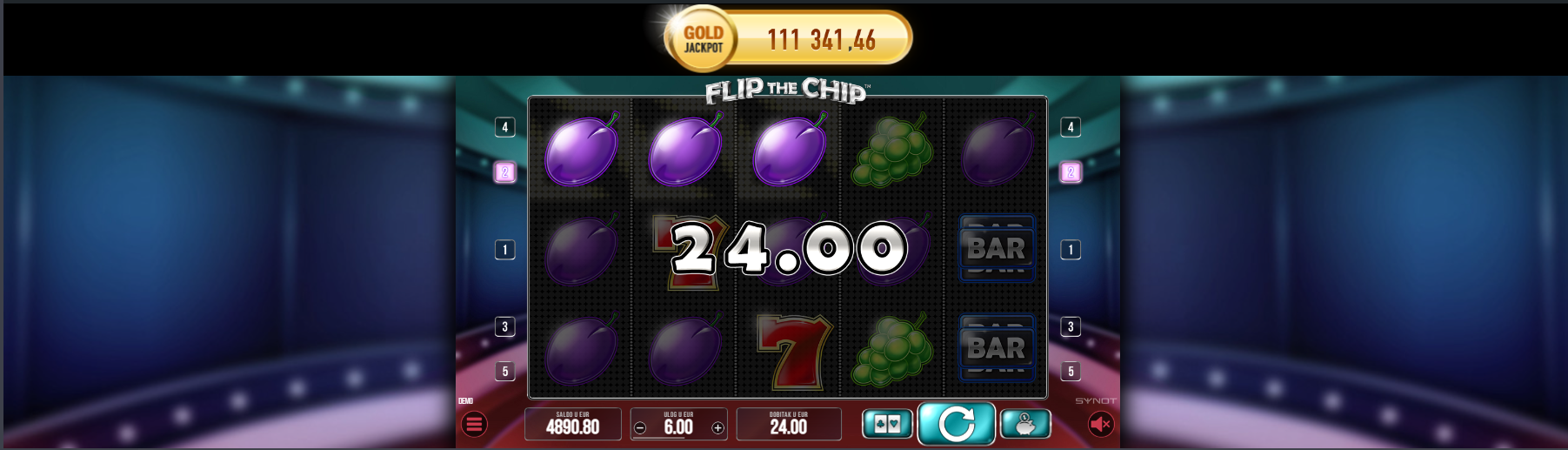The width and height of the screenshot is (1568, 450).
Task: Spin the reels
Action: [956, 424]
